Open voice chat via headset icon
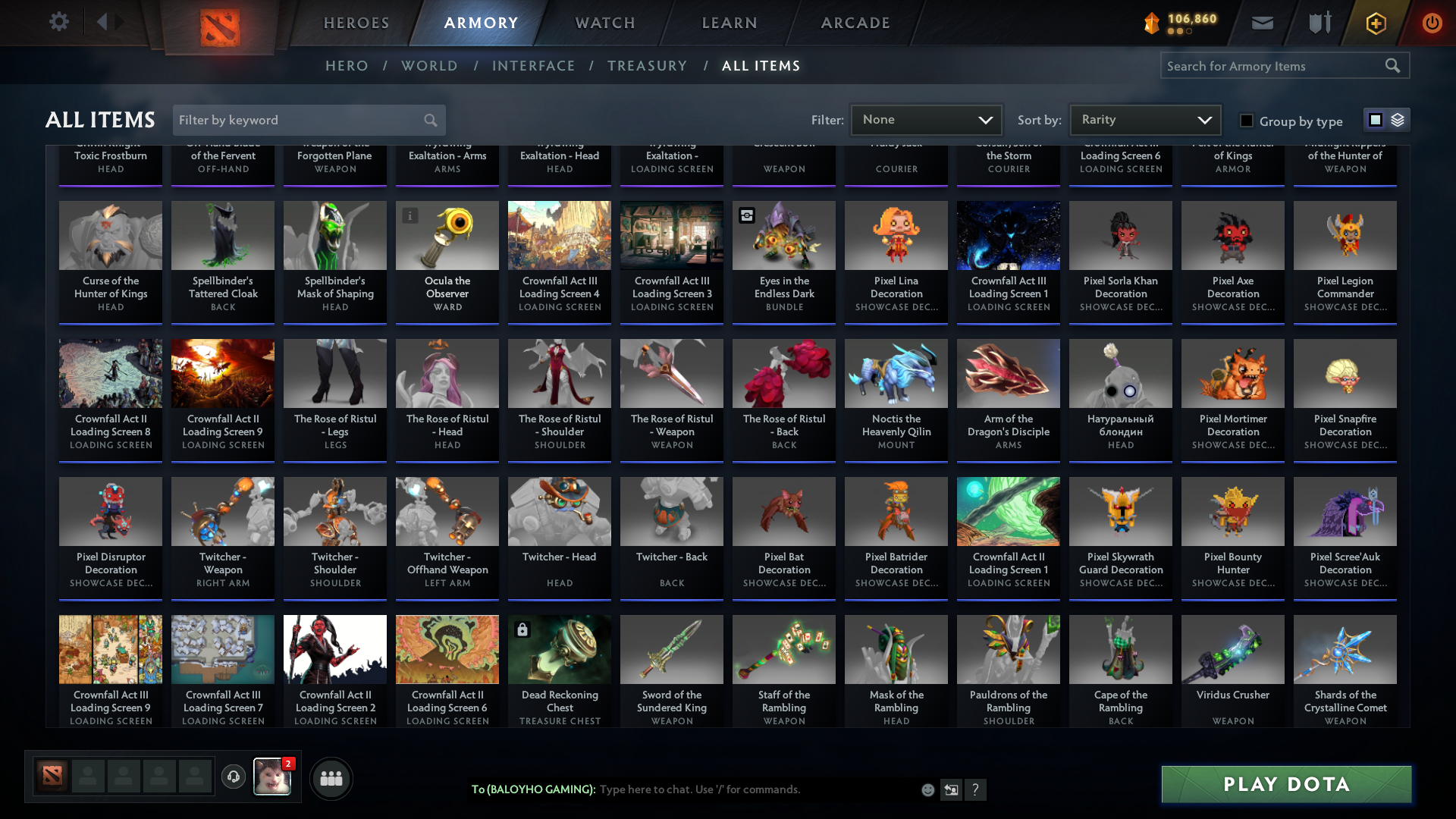 click(234, 777)
